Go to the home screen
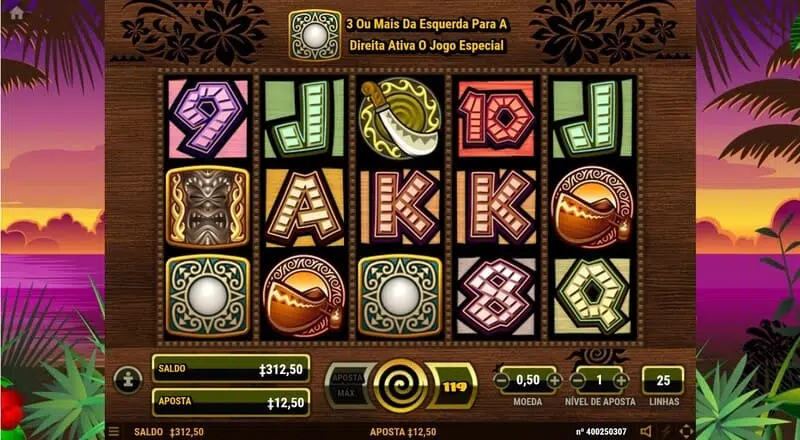Screen dimensions: 800x440 (x=16, y=14)
